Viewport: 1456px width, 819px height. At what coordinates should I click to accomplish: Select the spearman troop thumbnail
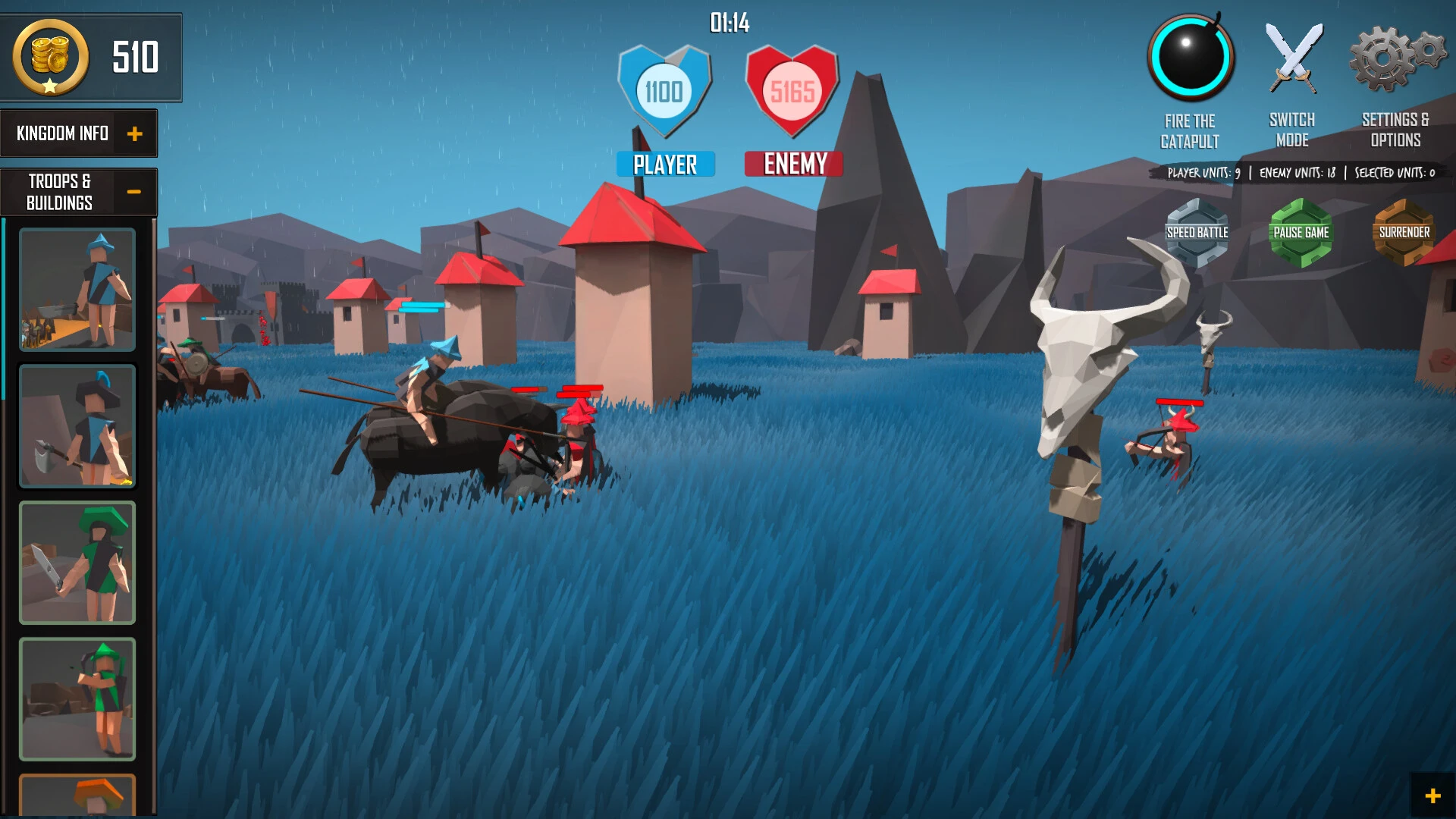coord(76,290)
